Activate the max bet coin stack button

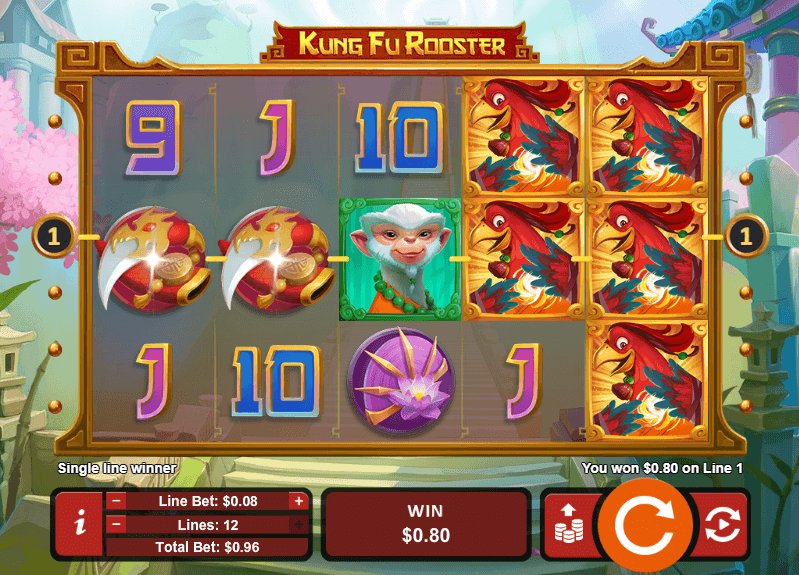pyautogui.click(x=569, y=524)
